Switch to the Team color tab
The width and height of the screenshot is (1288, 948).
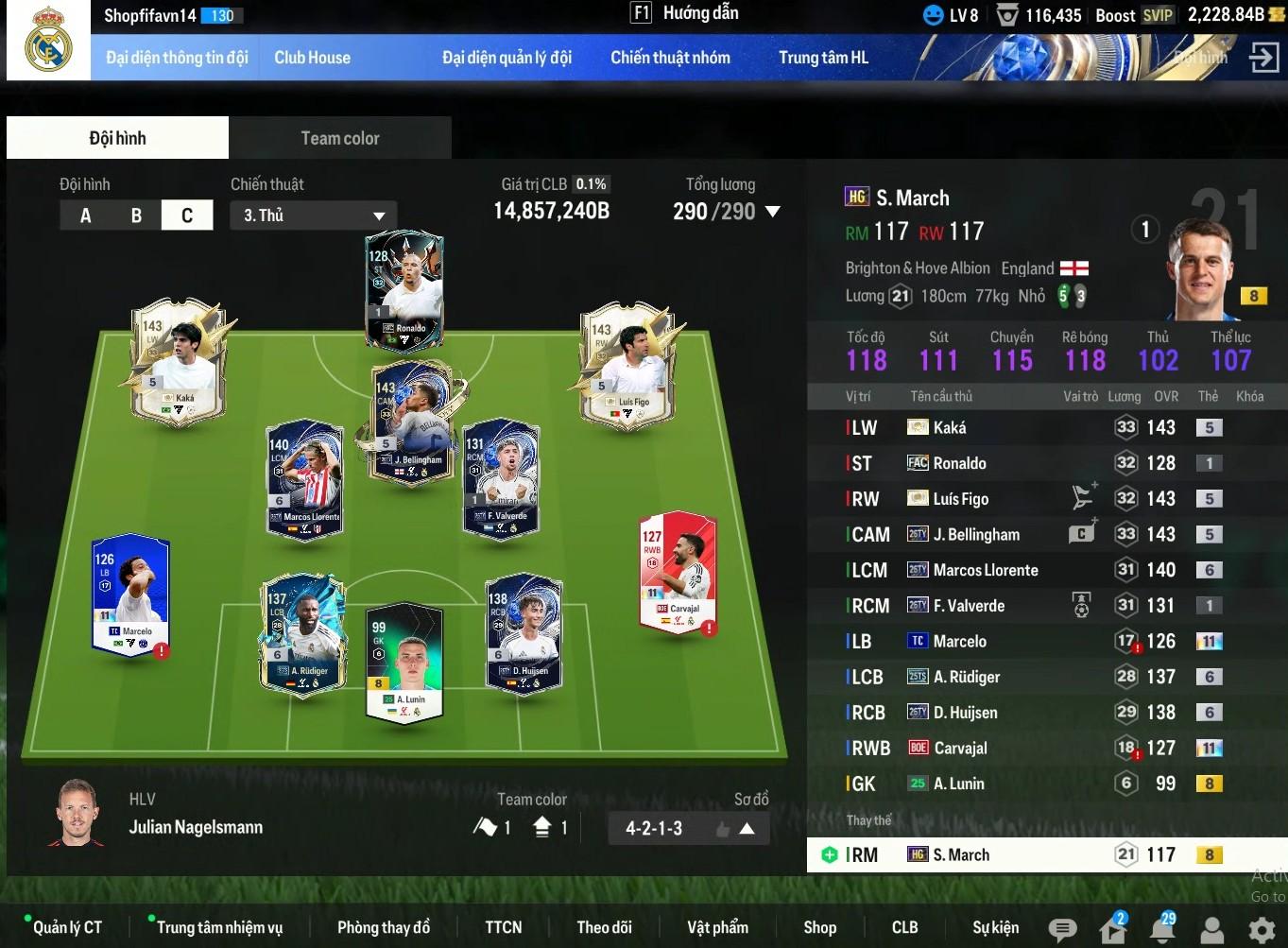pyautogui.click(x=340, y=138)
